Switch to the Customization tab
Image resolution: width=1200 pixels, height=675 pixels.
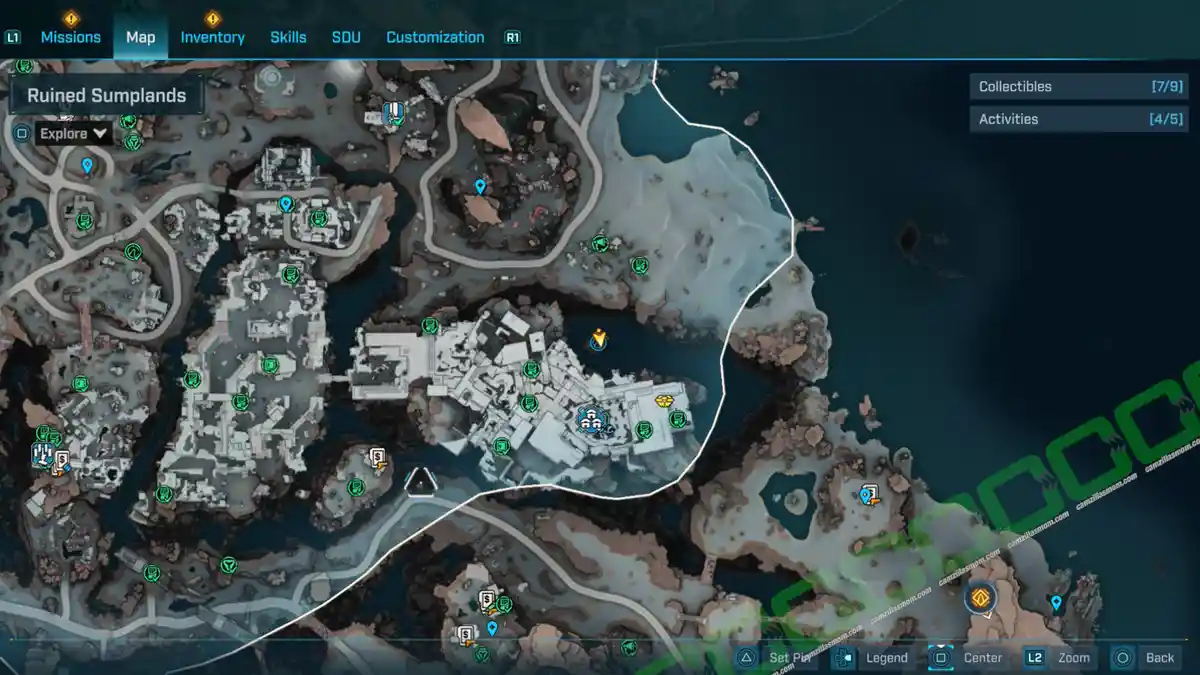pyautogui.click(x=435, y=37)
